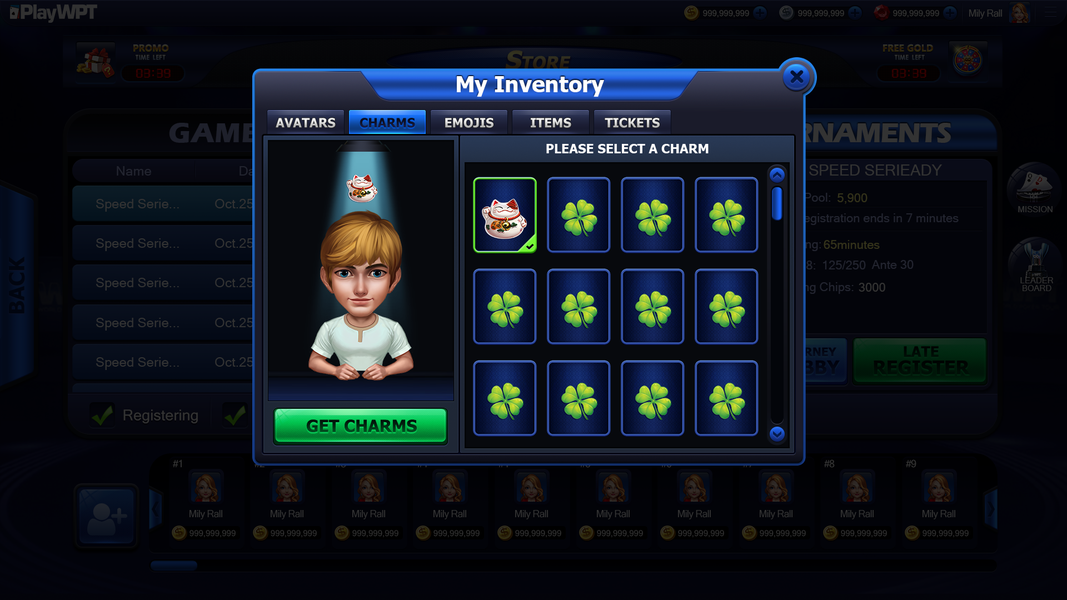This screenshot has width=1067, height=600.
Task: Click the Late Register button
Action: (x=919, y=360)
